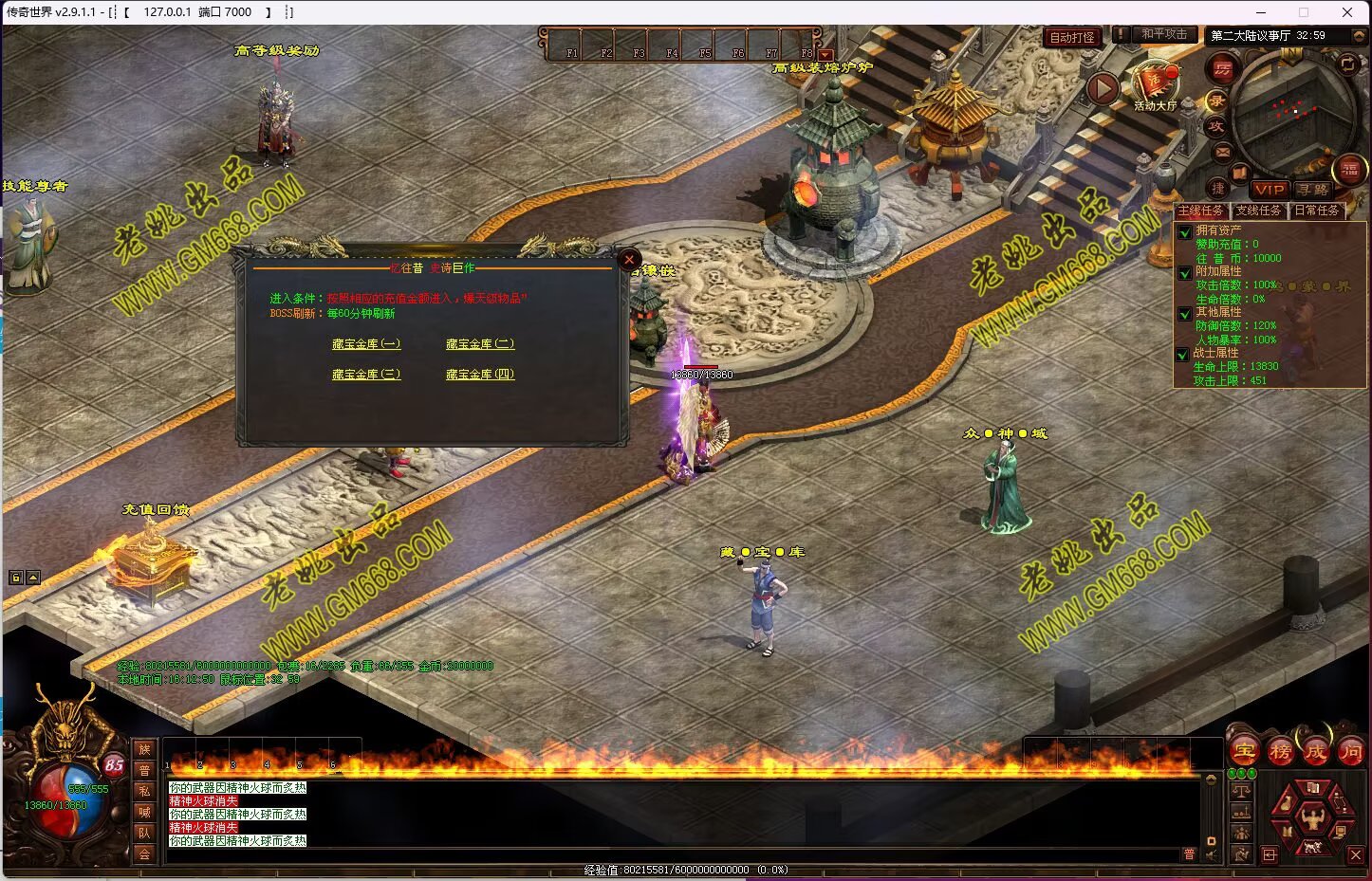Activate the 寻路 pathfinding button
Screen dimensions: 1372x881
pos(1313,190)
